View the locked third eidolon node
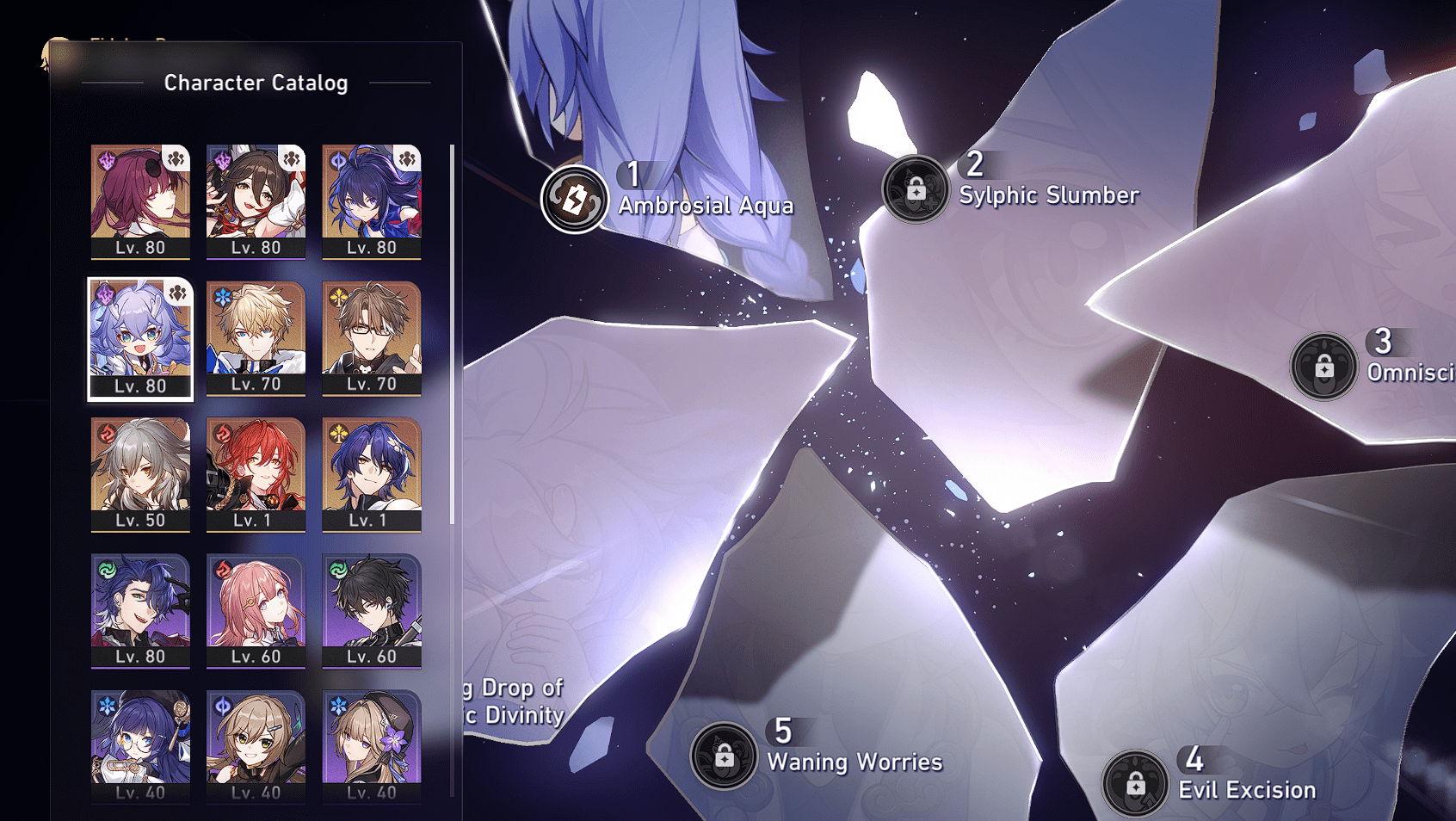The width and height of the screenshot is (1456, 821). [x=1323, y=367]
